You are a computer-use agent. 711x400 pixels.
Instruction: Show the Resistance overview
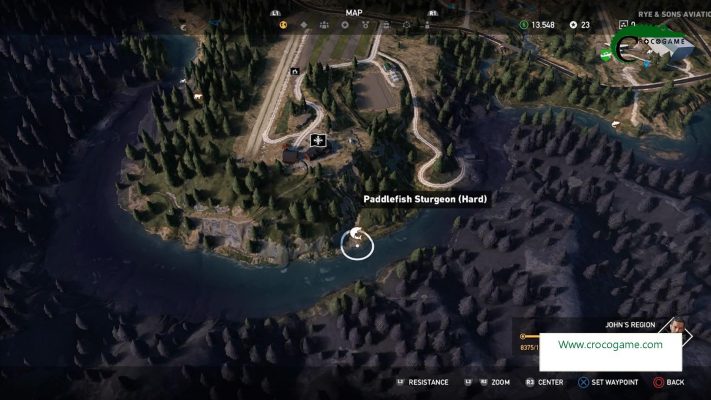[x=422, y=382]
